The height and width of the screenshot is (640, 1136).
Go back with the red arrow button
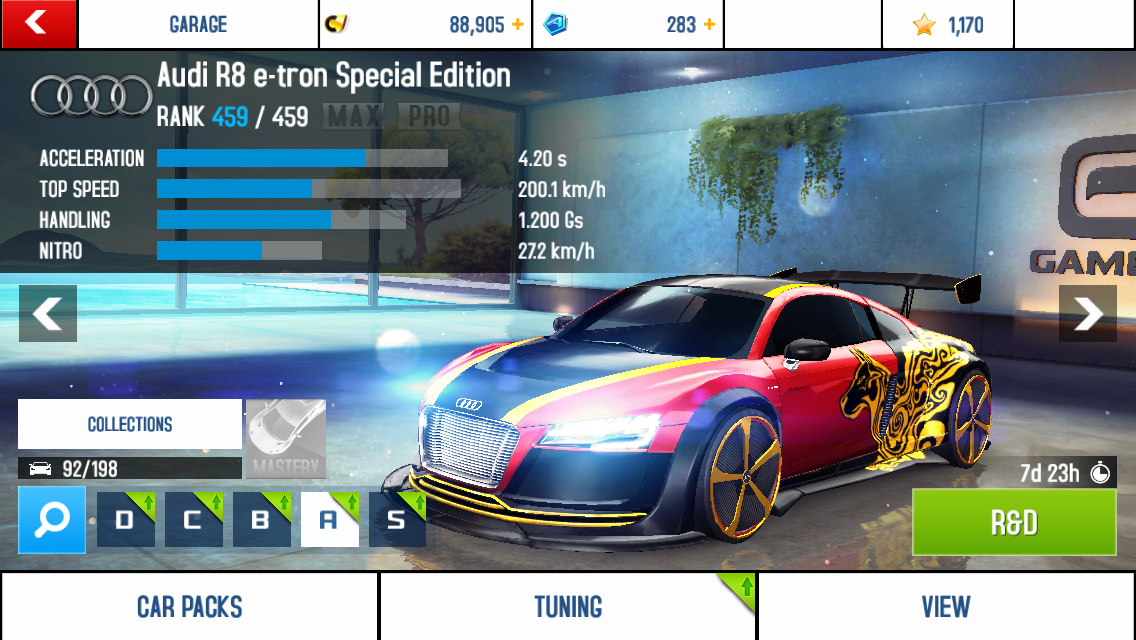pyautogui.click(x=38, y=24)
